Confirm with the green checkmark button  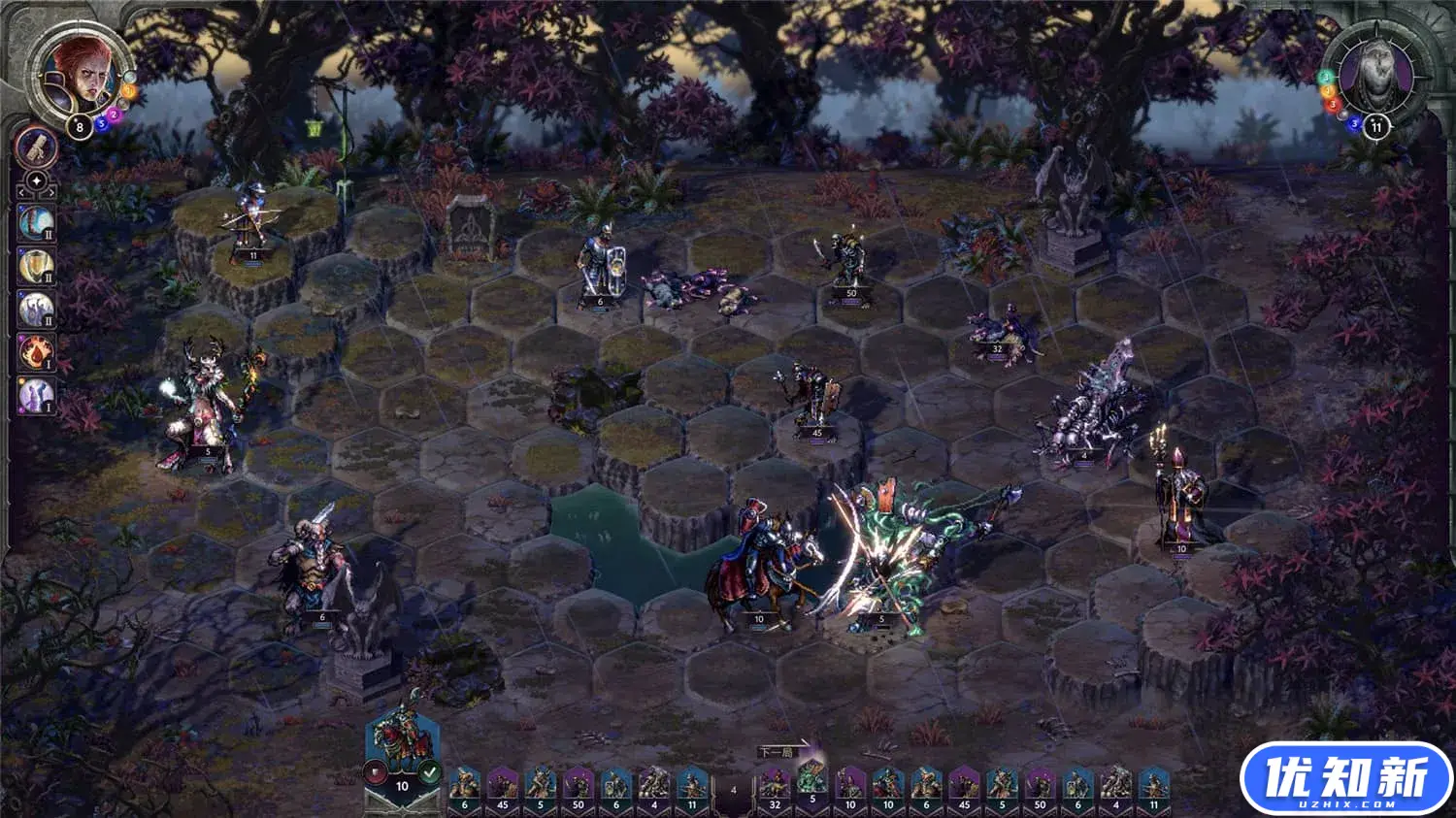point(430,773)
